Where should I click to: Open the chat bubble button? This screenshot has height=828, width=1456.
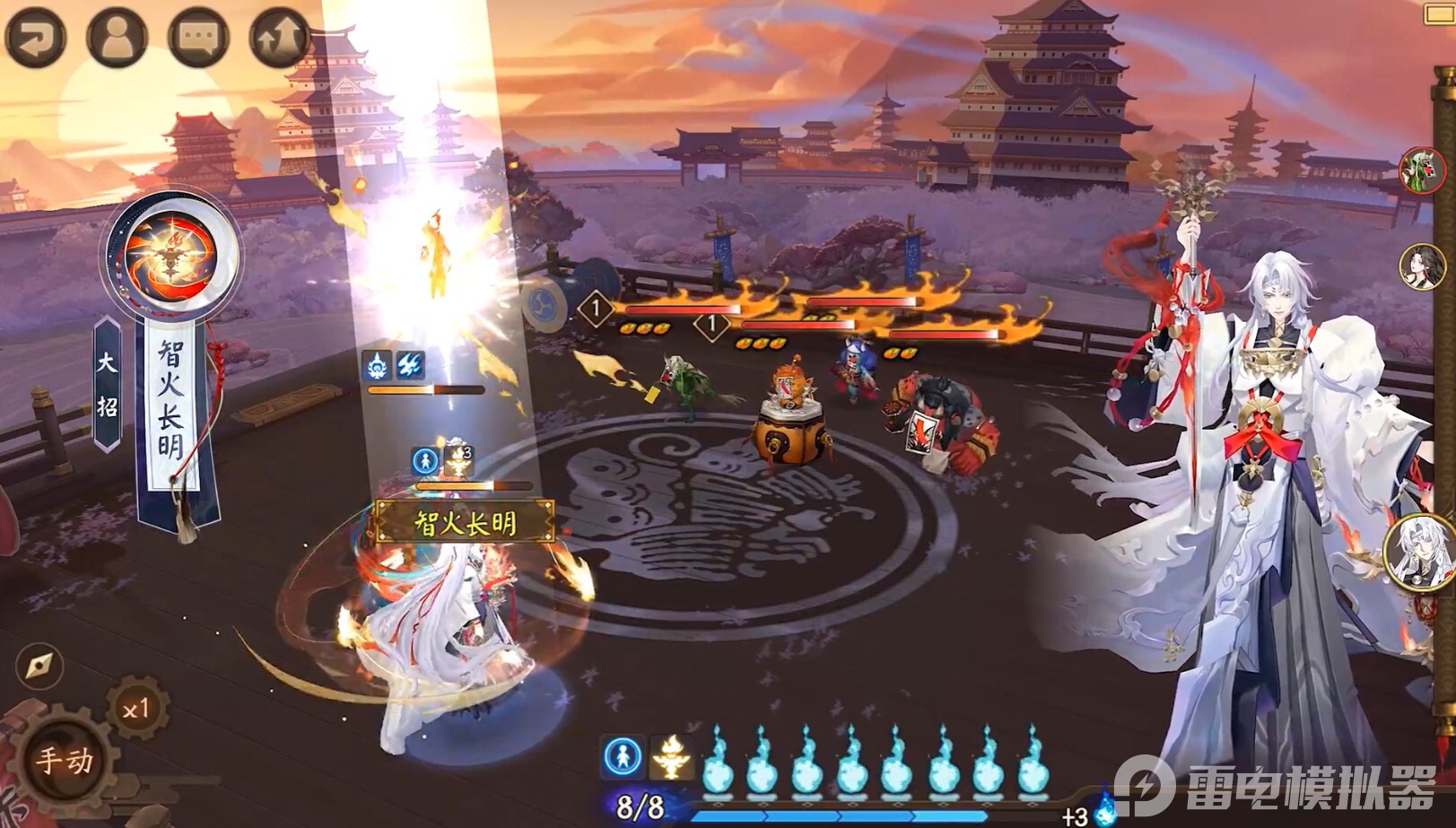(x=198, y=37)
